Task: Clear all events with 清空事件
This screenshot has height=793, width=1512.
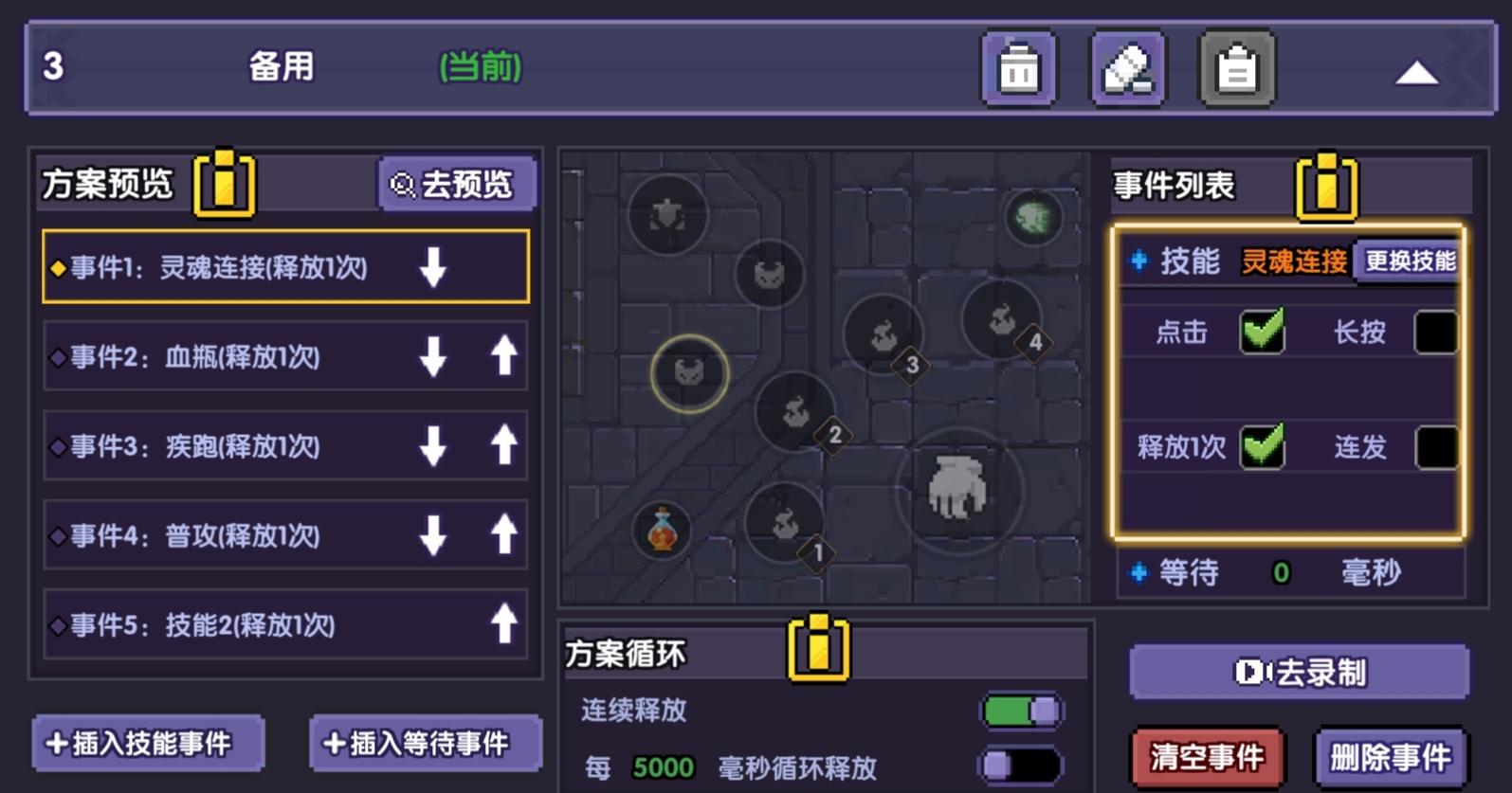Action: pos(1206,756)
